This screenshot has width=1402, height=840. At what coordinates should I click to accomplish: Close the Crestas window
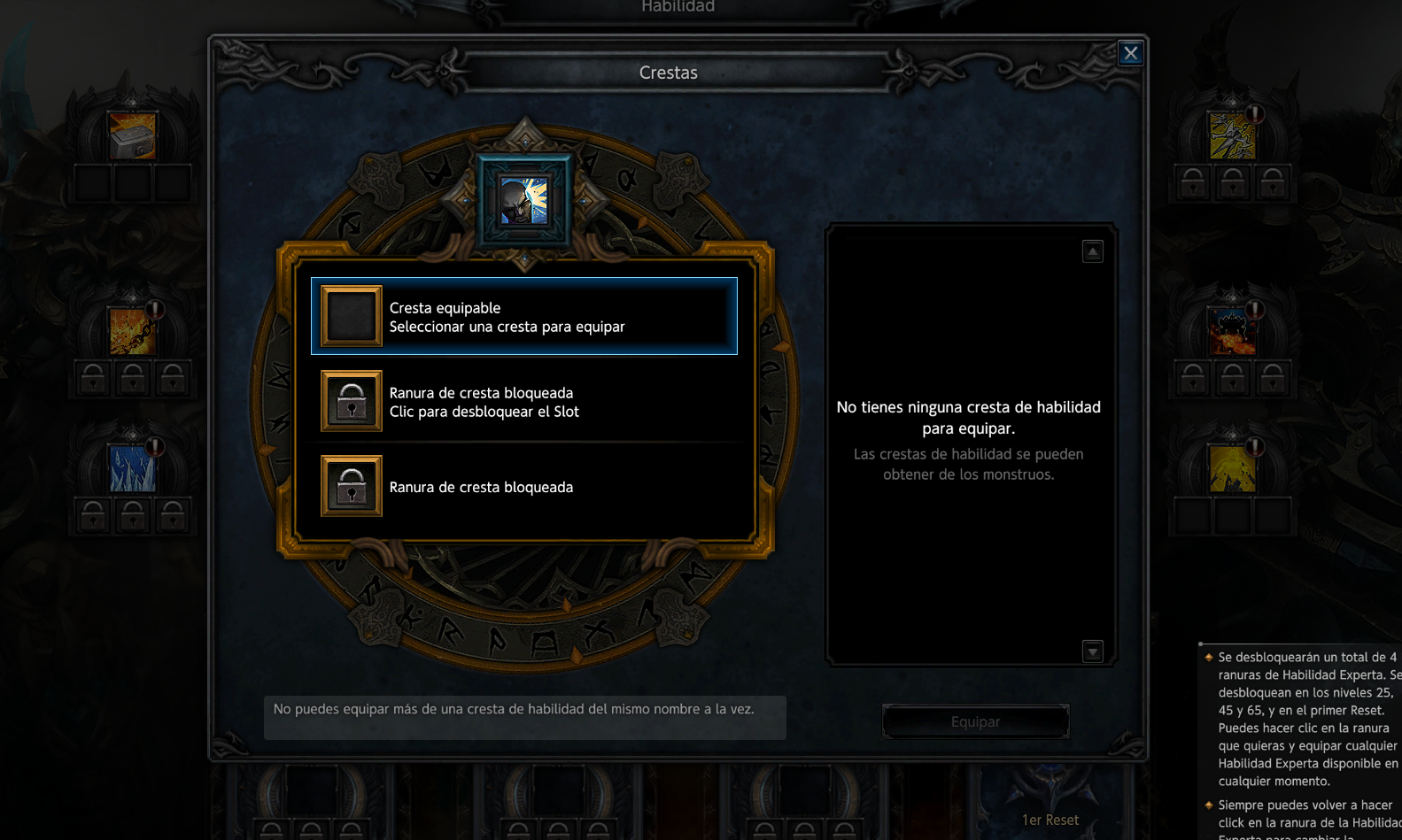1130,53
